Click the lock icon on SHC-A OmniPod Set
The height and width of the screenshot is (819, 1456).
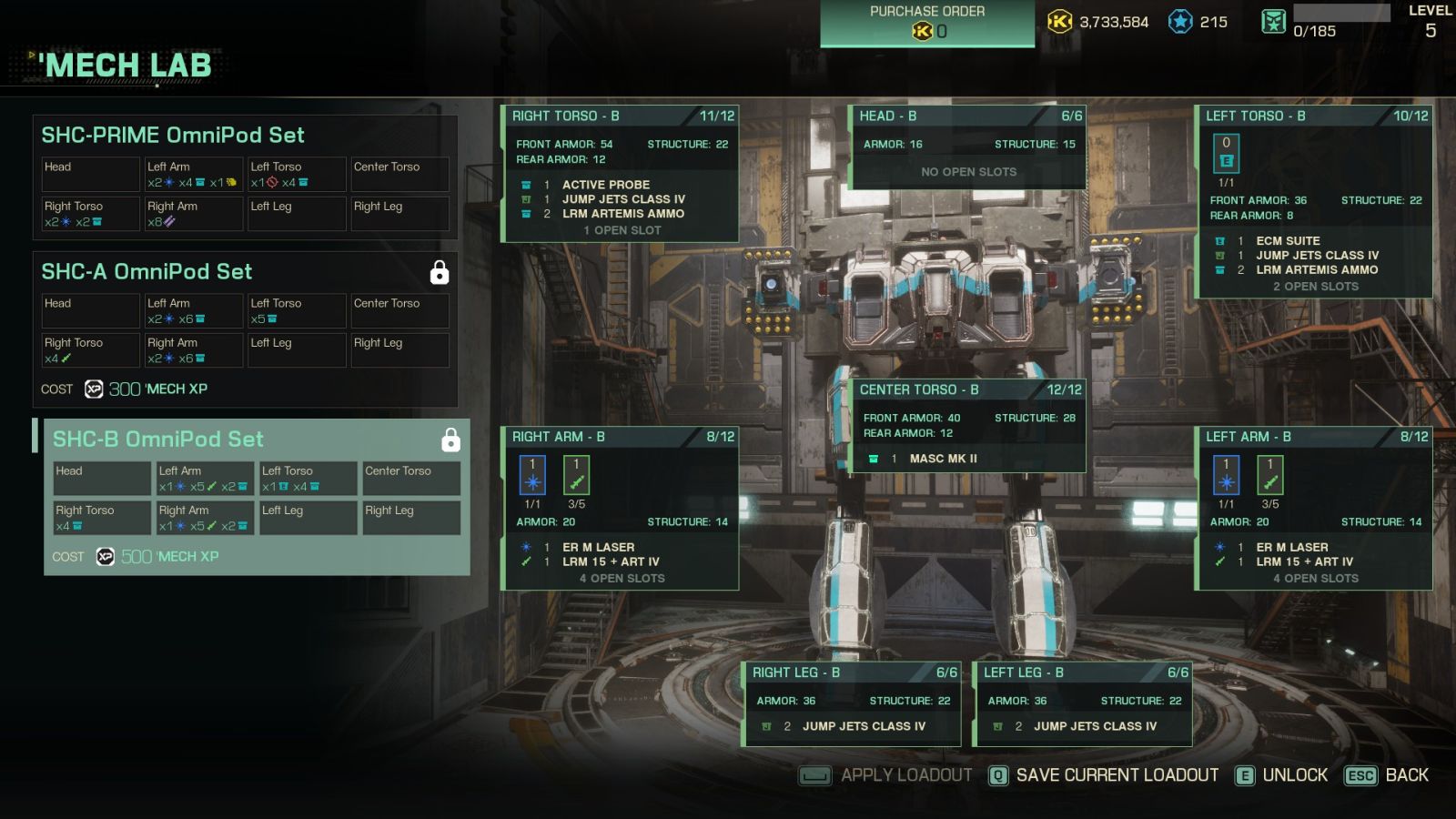440,270
